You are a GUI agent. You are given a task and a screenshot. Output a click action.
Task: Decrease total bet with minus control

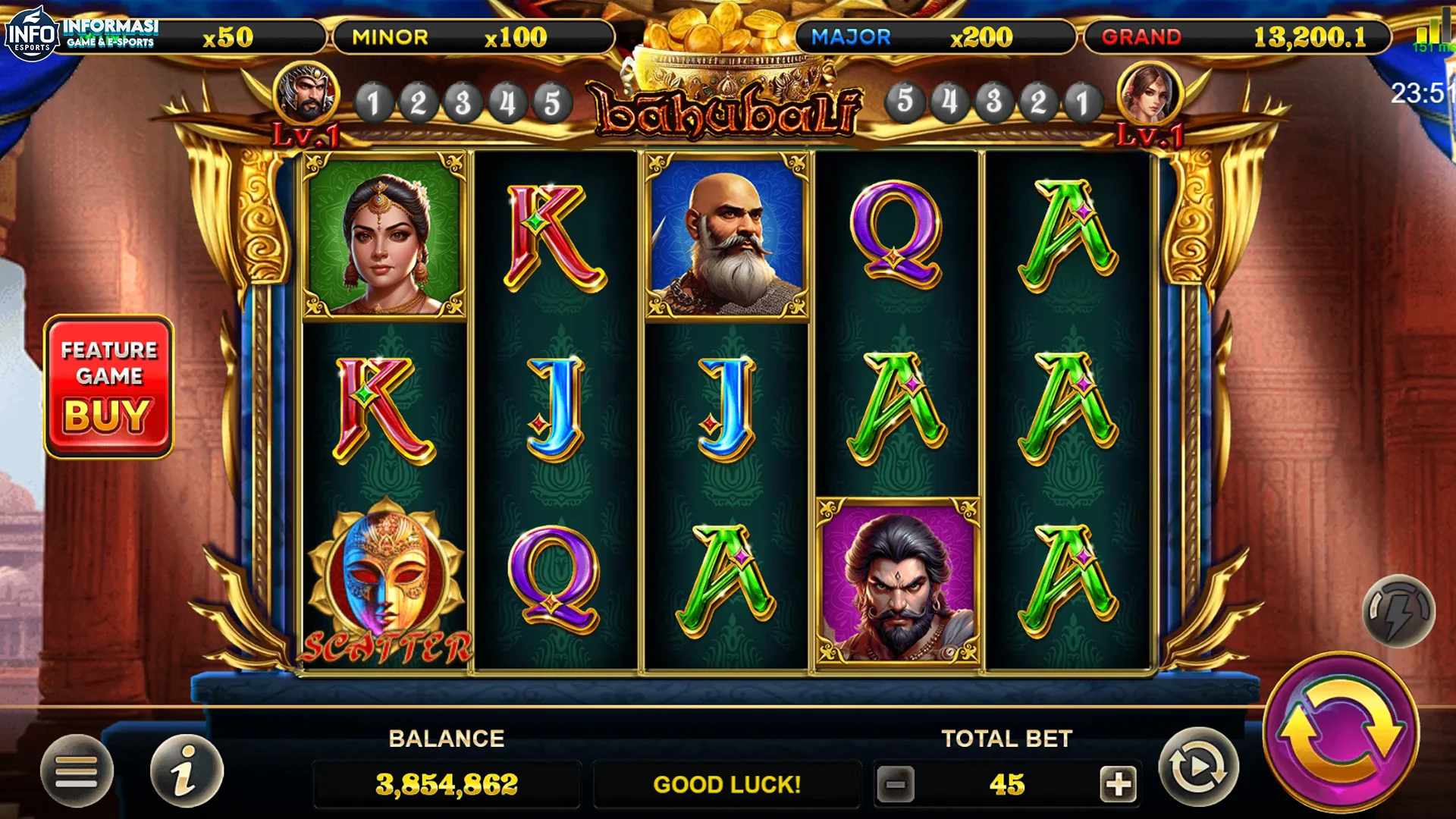896,785
